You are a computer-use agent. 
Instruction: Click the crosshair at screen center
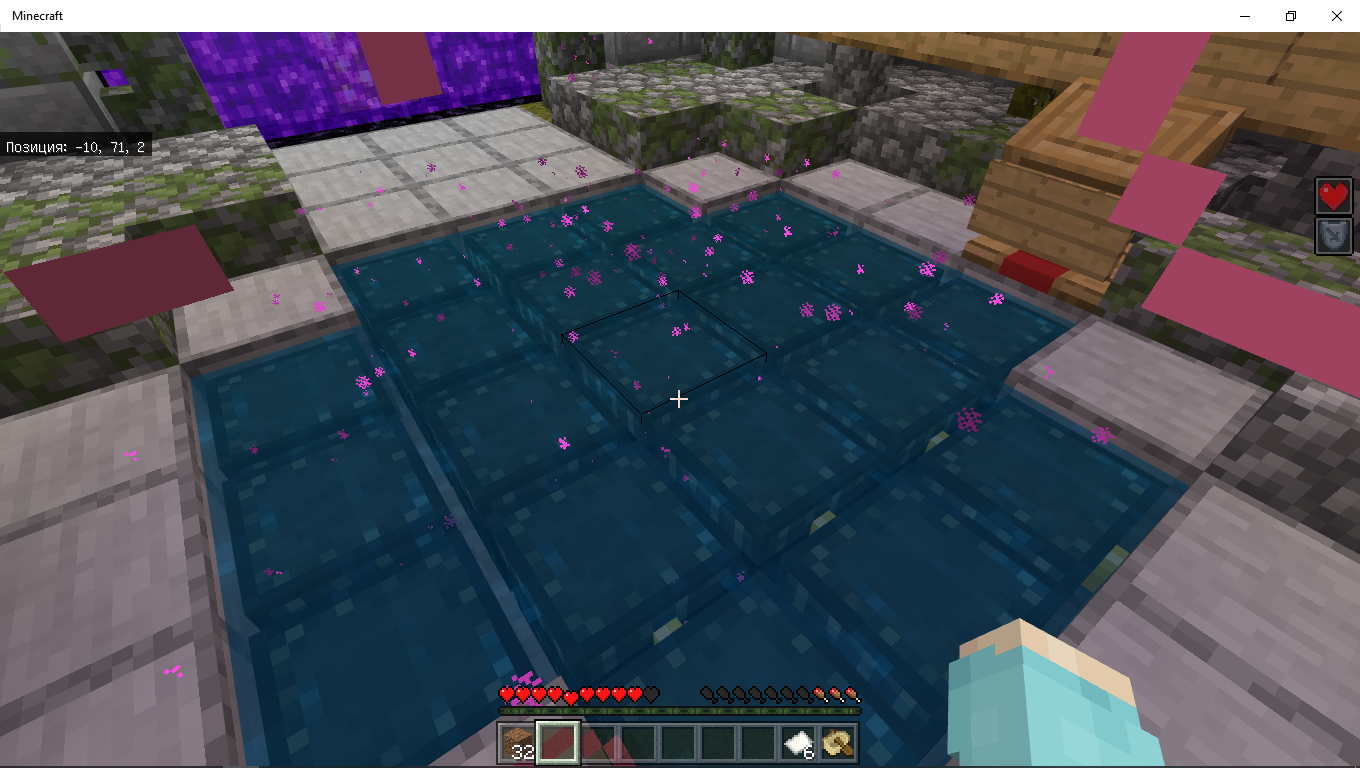click(680, 399)
